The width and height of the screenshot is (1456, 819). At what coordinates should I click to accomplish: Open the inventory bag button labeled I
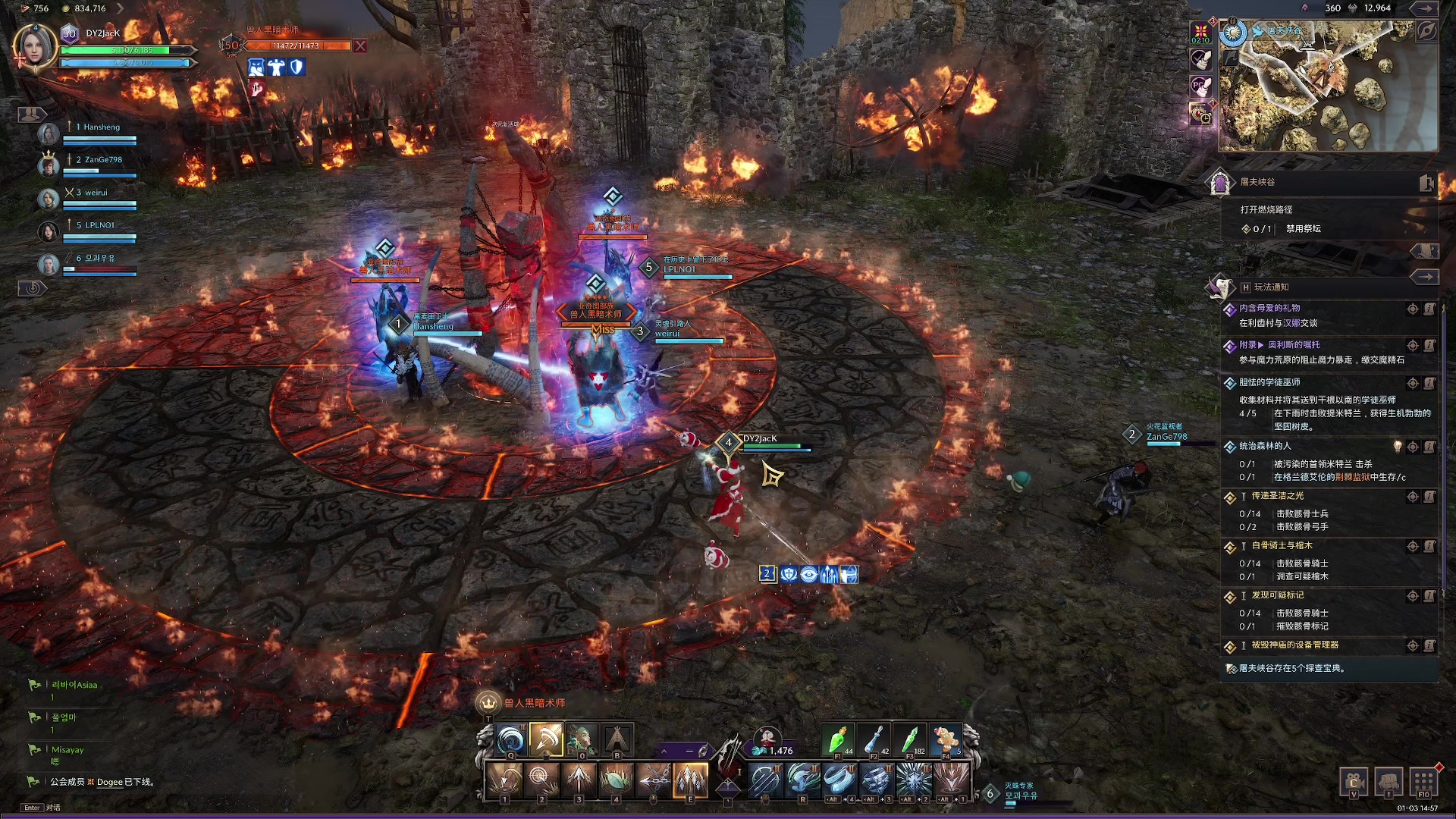click(1389, 782)
